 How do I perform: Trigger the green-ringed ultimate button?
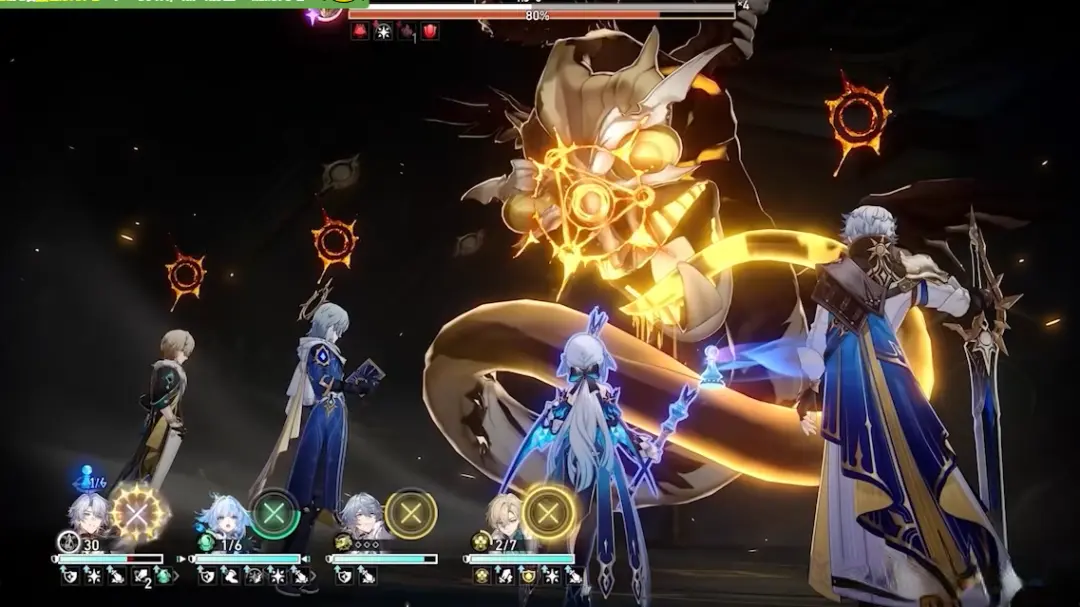click(x=274, y=514)
